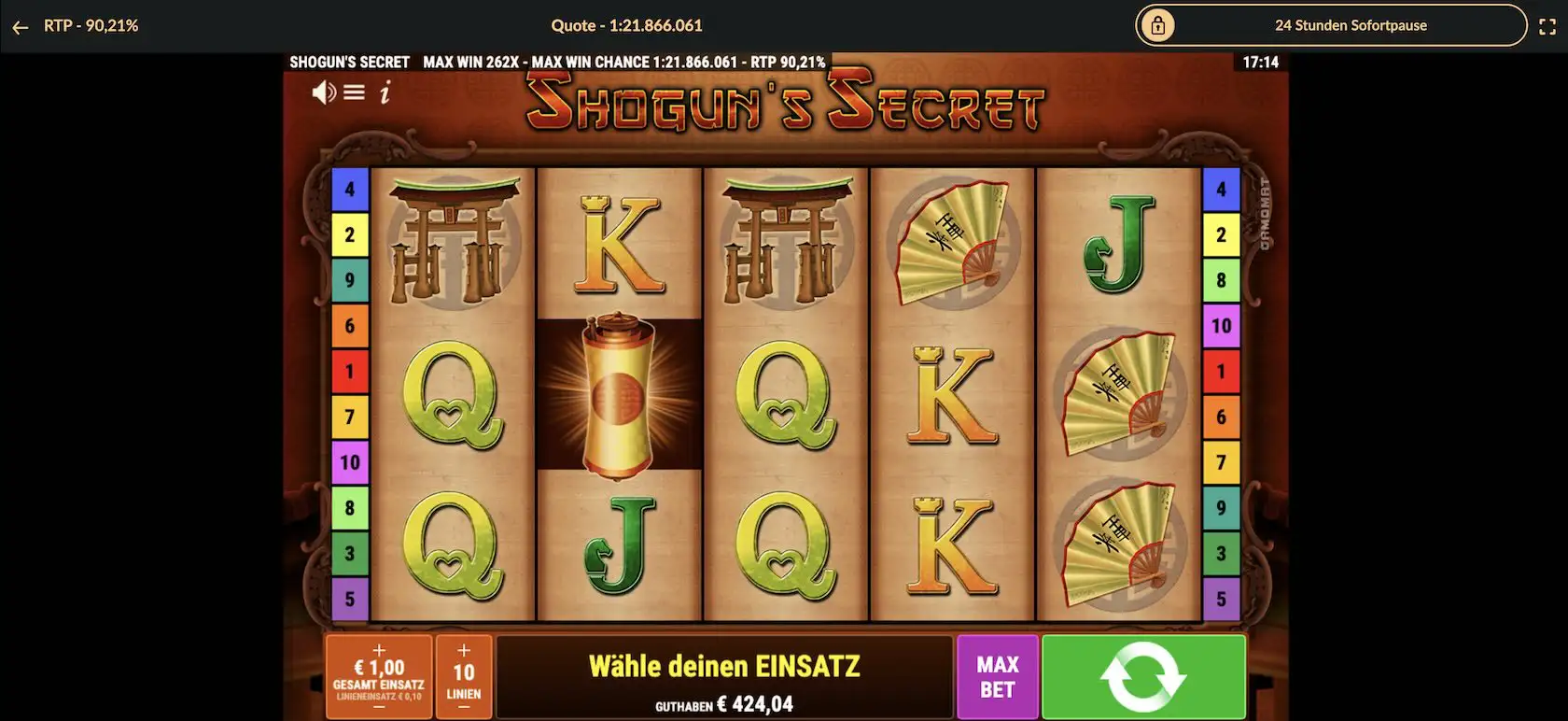The image size is (1568, 721).
Task: Toggle fullscreen with the top-right icon
Action: pyautogui.click(x=1548, y=25)
